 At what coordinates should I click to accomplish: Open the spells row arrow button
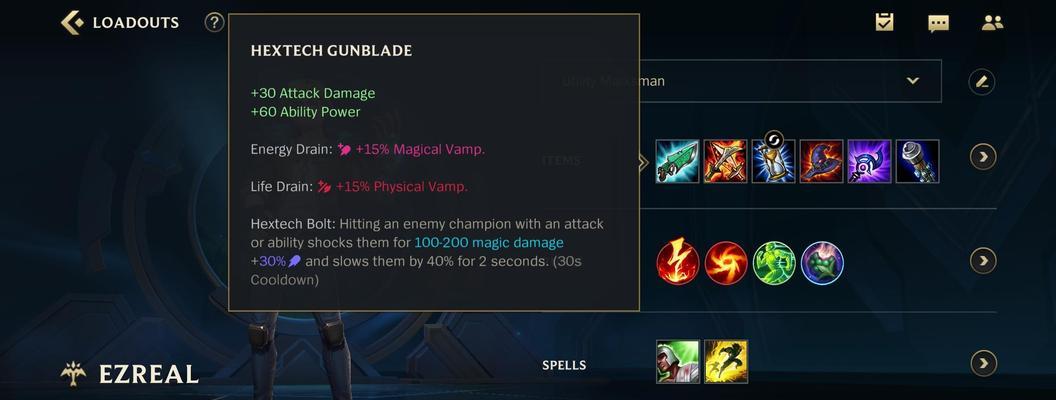point(983,363)
